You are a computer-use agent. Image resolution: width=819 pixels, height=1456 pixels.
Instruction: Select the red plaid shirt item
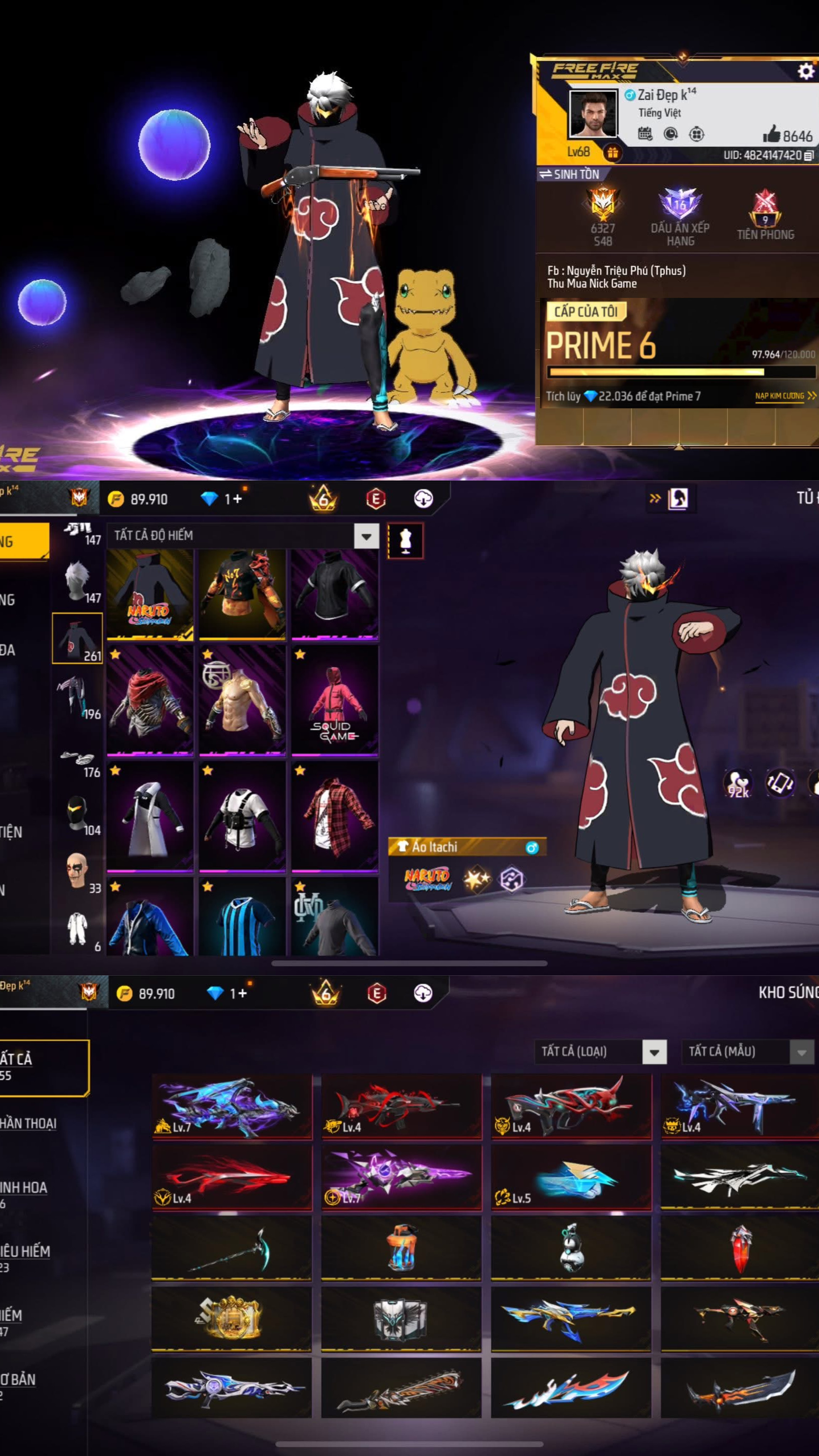tap(334, 815)
